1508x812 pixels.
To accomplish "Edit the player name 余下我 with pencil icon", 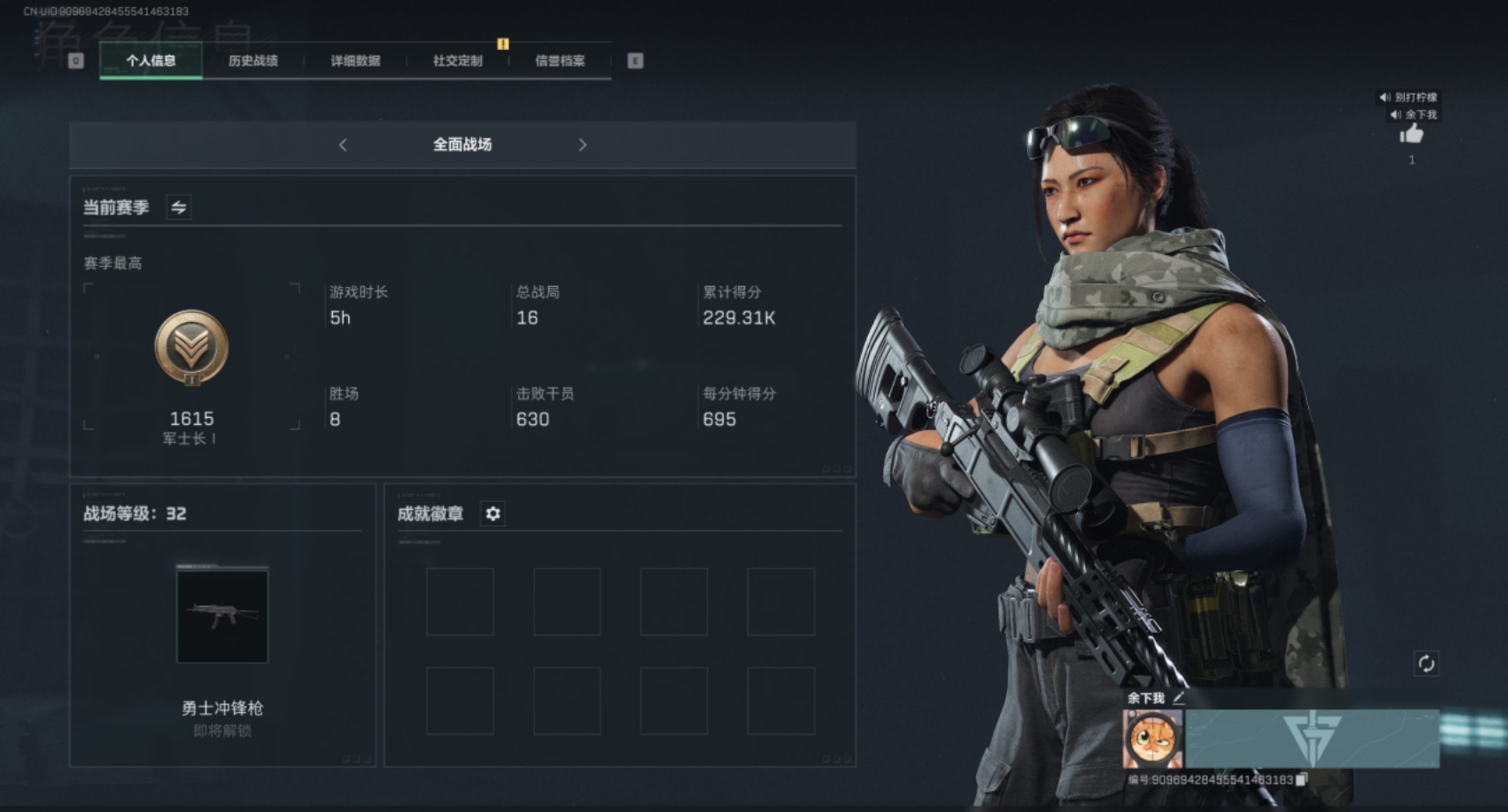I will pyautogui.click(x=1179, y=698).
